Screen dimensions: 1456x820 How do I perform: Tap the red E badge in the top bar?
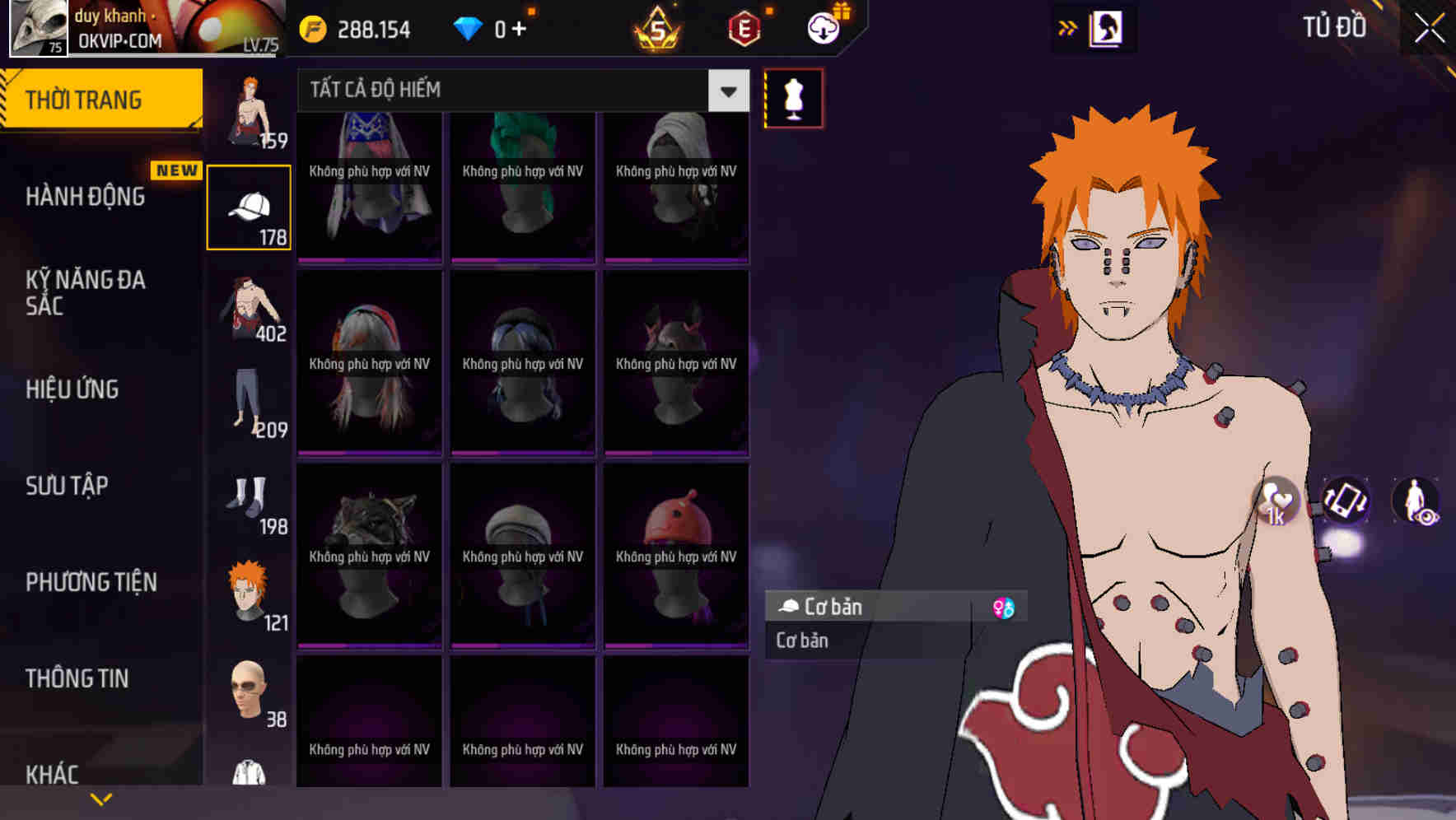coord(743,27)
